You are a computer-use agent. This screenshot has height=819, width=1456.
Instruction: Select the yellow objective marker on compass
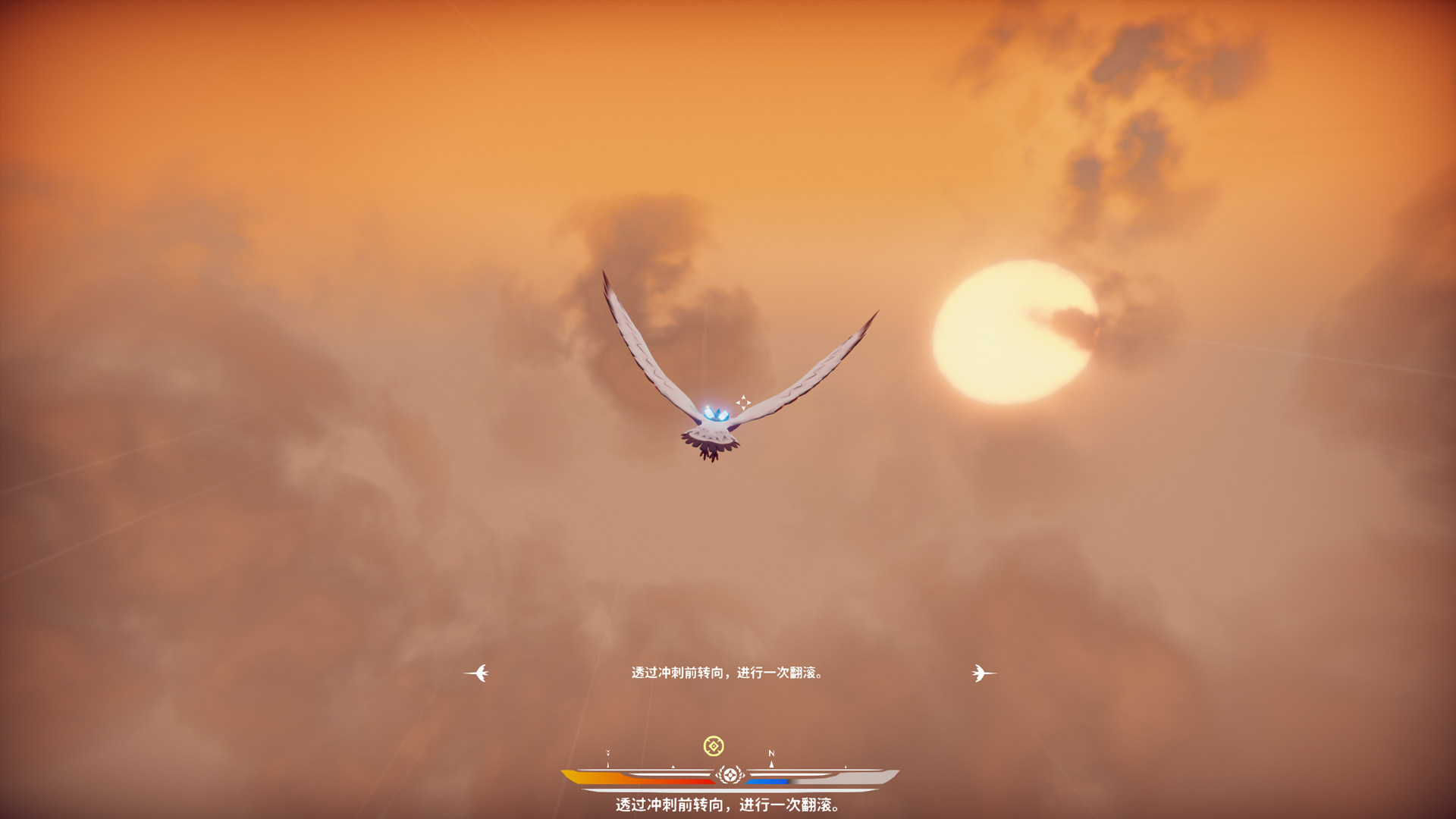pos(713,746)
